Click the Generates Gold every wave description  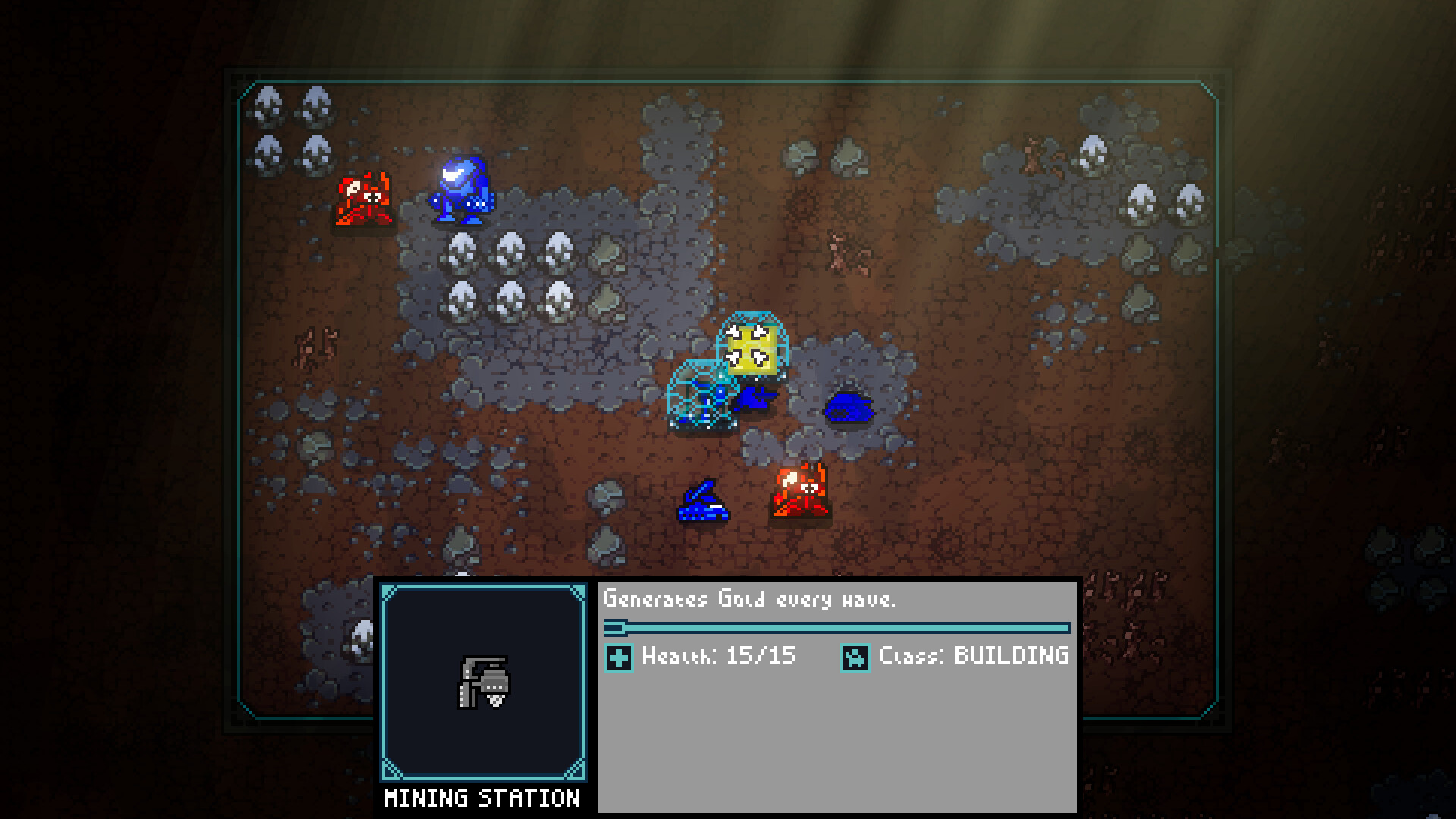point(749,598)
